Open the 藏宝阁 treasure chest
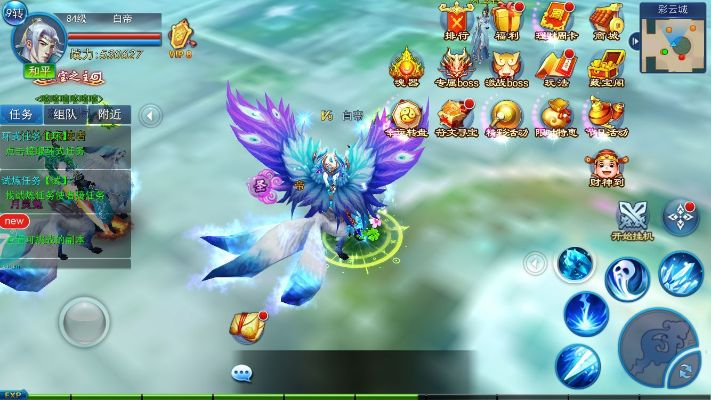This screenshot has height=400, width=711. click(606, 68)
